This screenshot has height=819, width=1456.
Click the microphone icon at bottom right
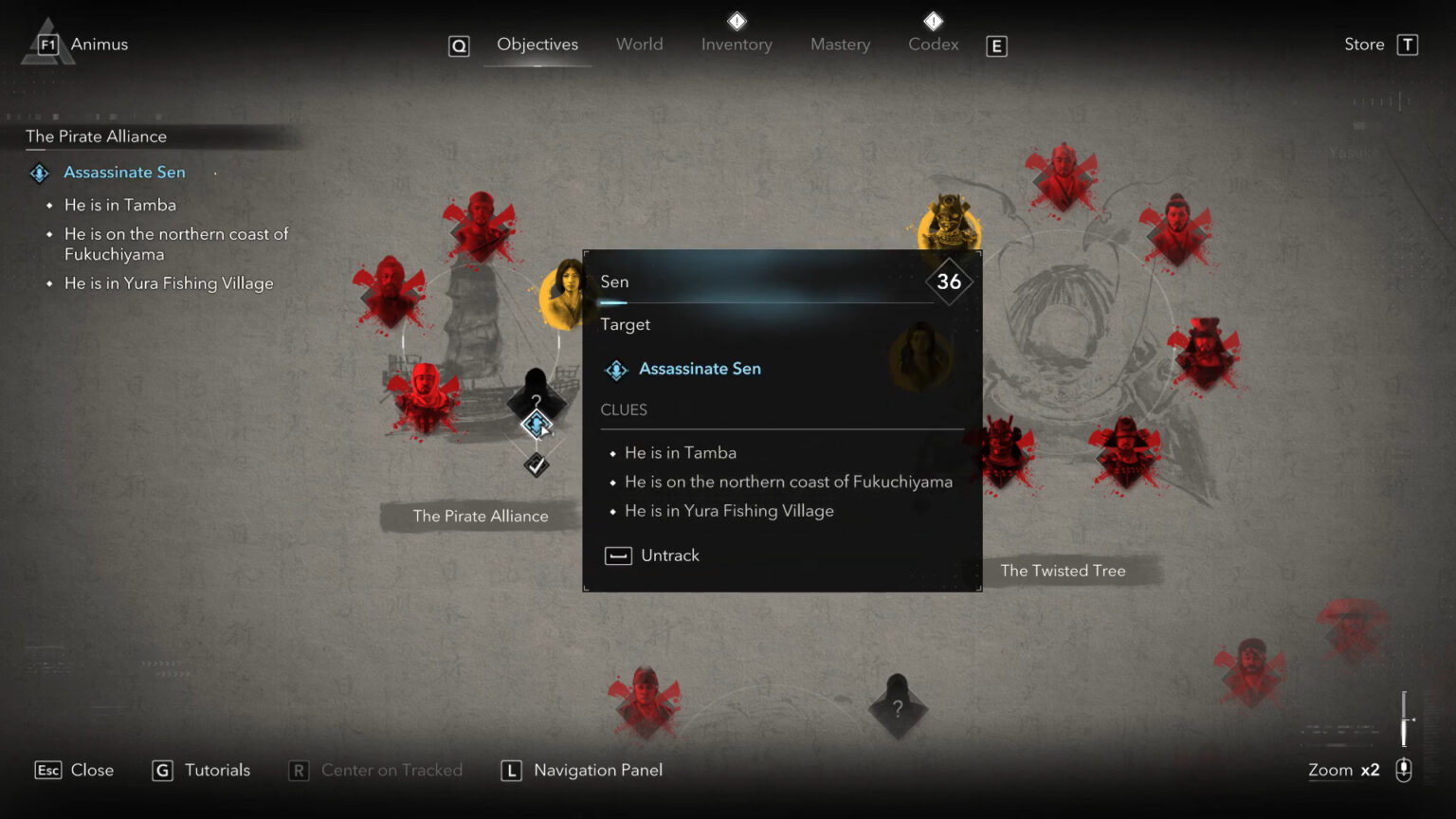tap(1403, 770)
